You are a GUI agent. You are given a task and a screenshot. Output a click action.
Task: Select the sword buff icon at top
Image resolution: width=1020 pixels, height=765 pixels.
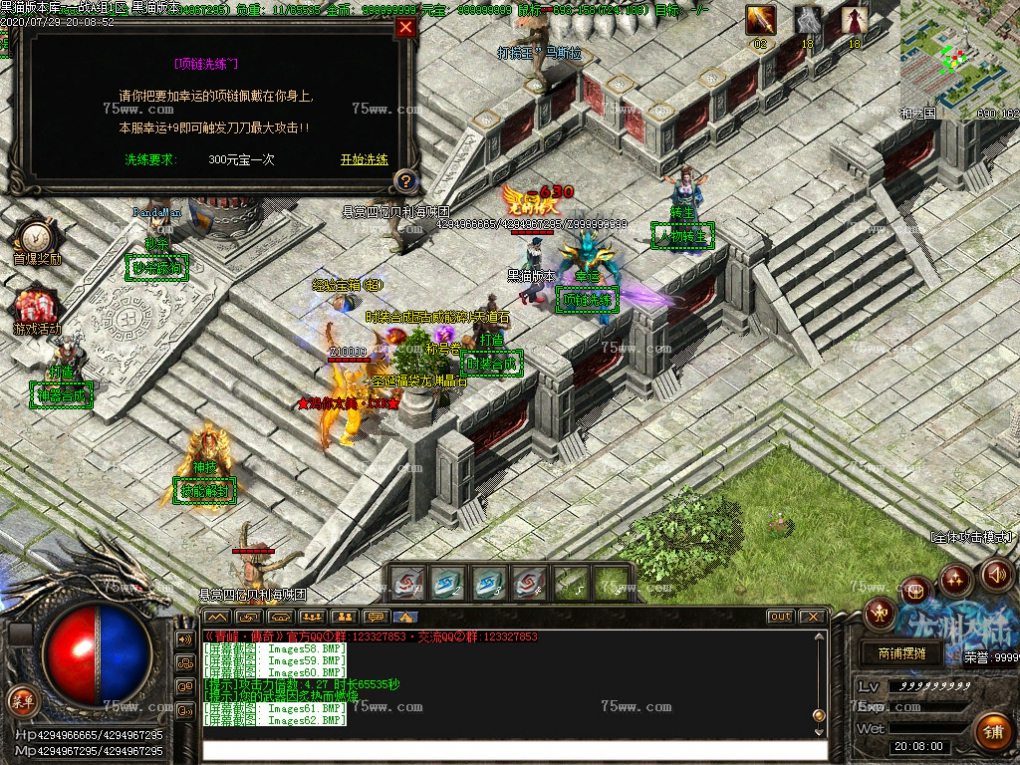tap(760, 19)
